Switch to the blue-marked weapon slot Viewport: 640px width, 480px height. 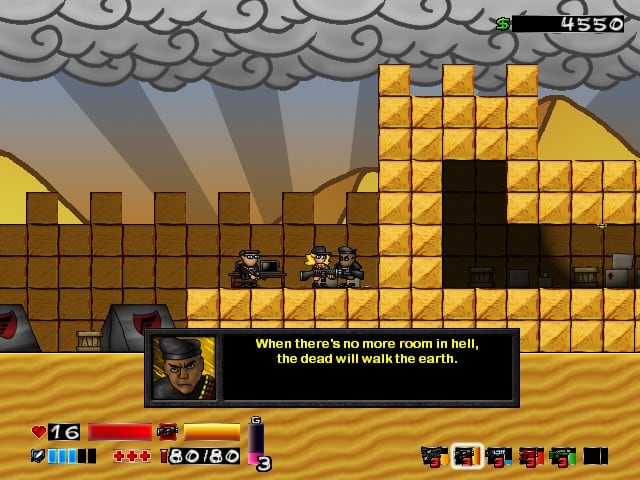coord(499,456)
